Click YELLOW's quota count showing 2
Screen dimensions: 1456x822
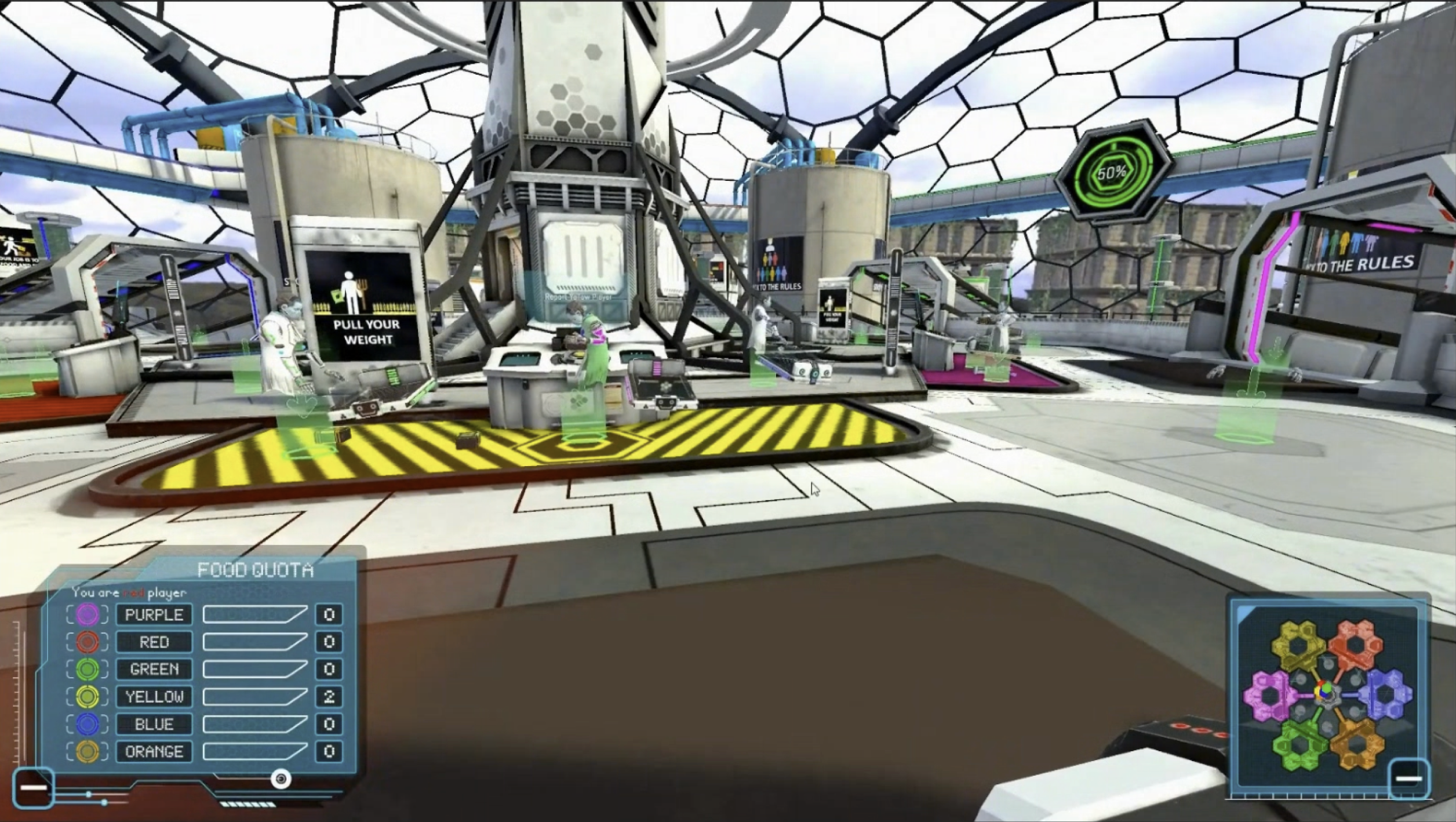(330, 697)
